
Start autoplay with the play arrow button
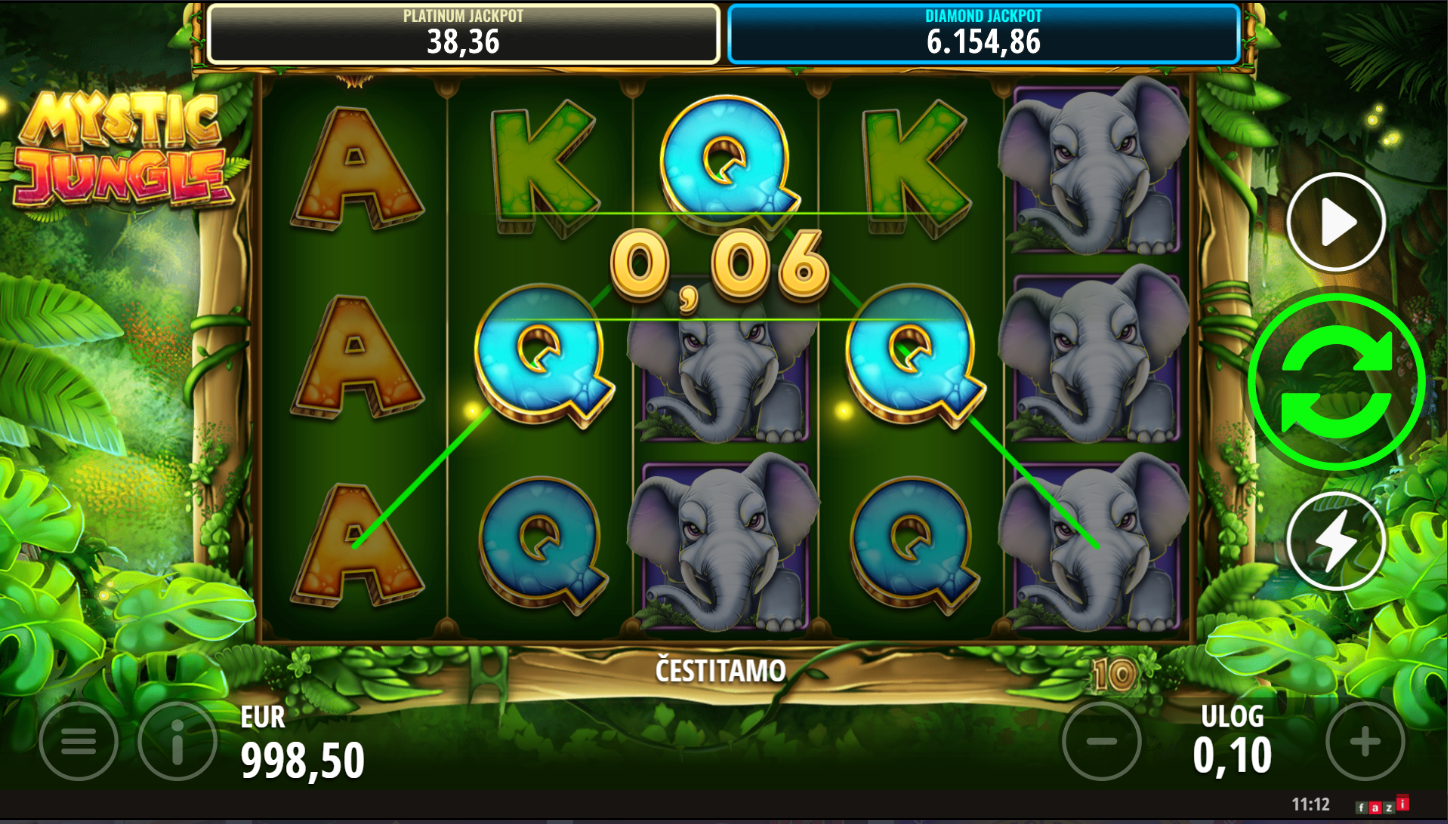[x=1336, y=223]
